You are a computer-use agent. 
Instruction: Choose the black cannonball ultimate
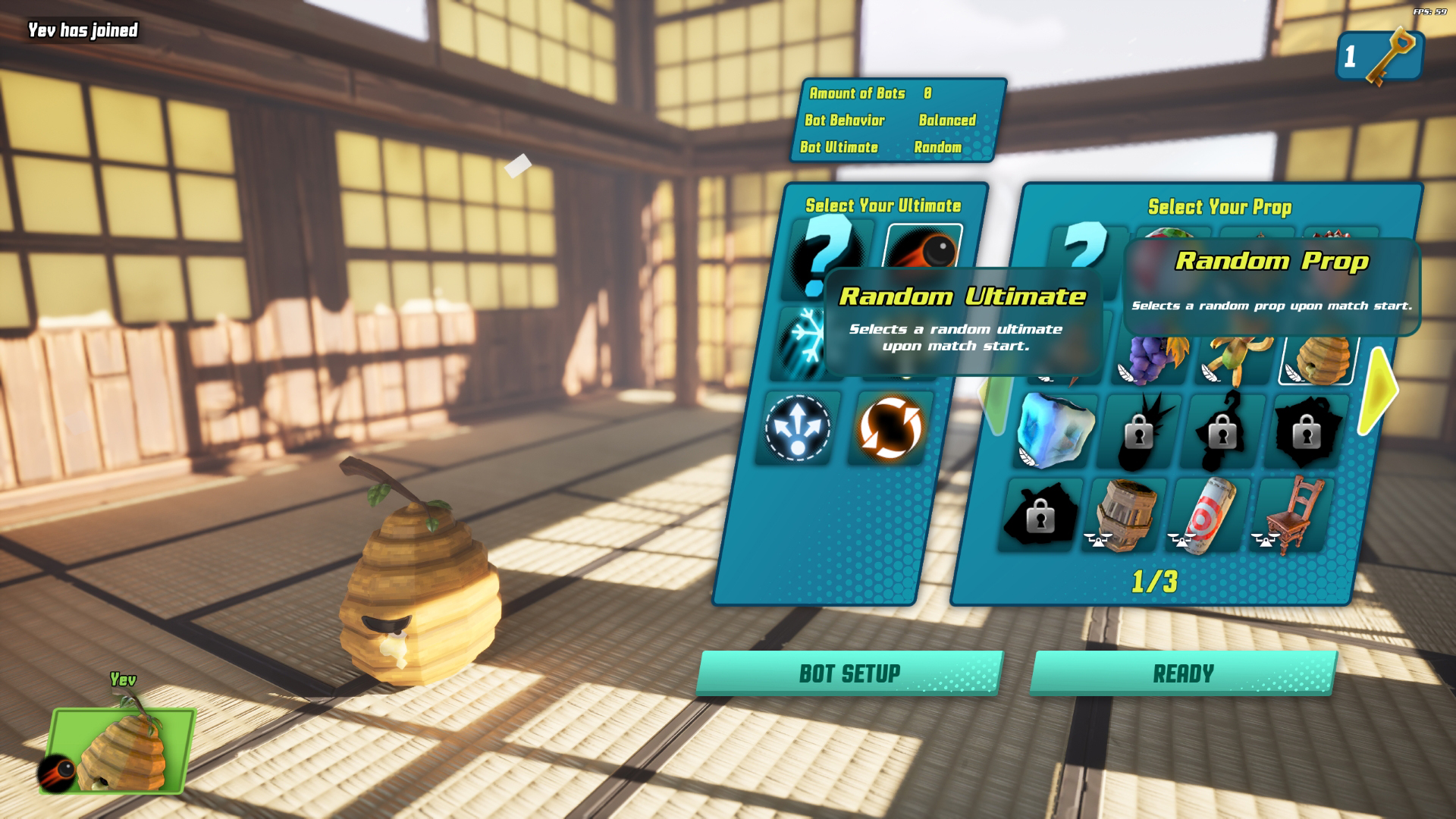pyautogui.click(x=924, y=246)
